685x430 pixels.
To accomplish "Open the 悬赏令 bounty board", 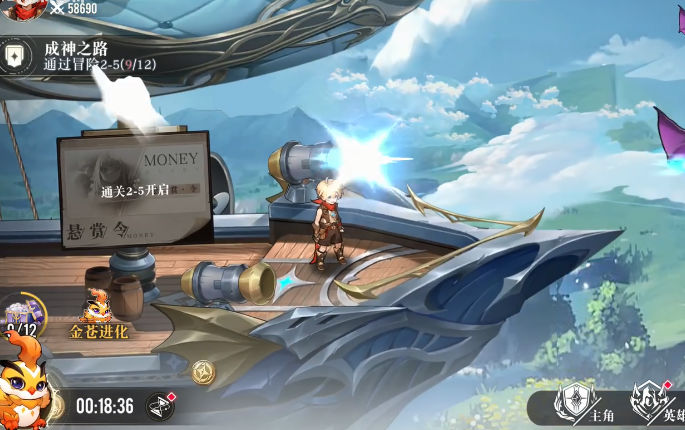I will coord(135,187).
